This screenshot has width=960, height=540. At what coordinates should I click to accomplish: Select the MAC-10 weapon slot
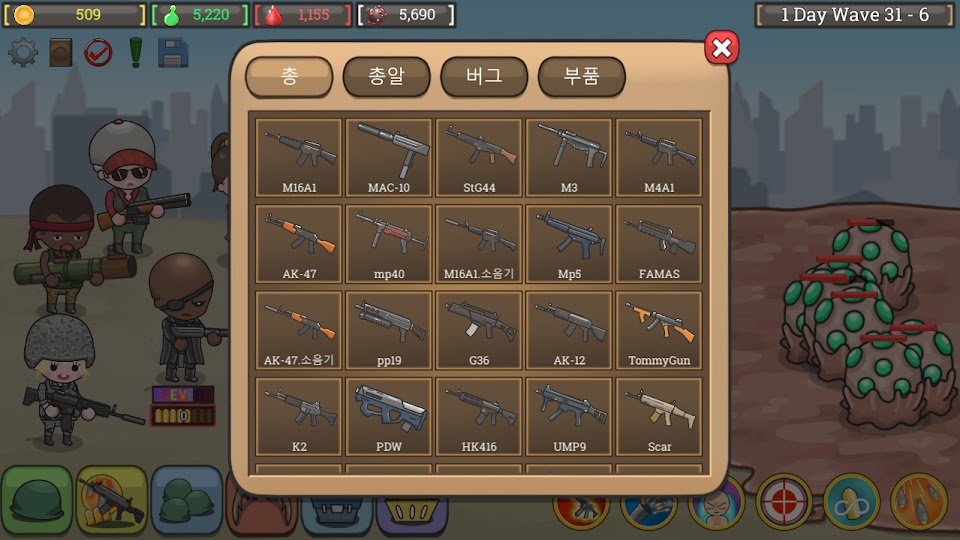point(389,157)
